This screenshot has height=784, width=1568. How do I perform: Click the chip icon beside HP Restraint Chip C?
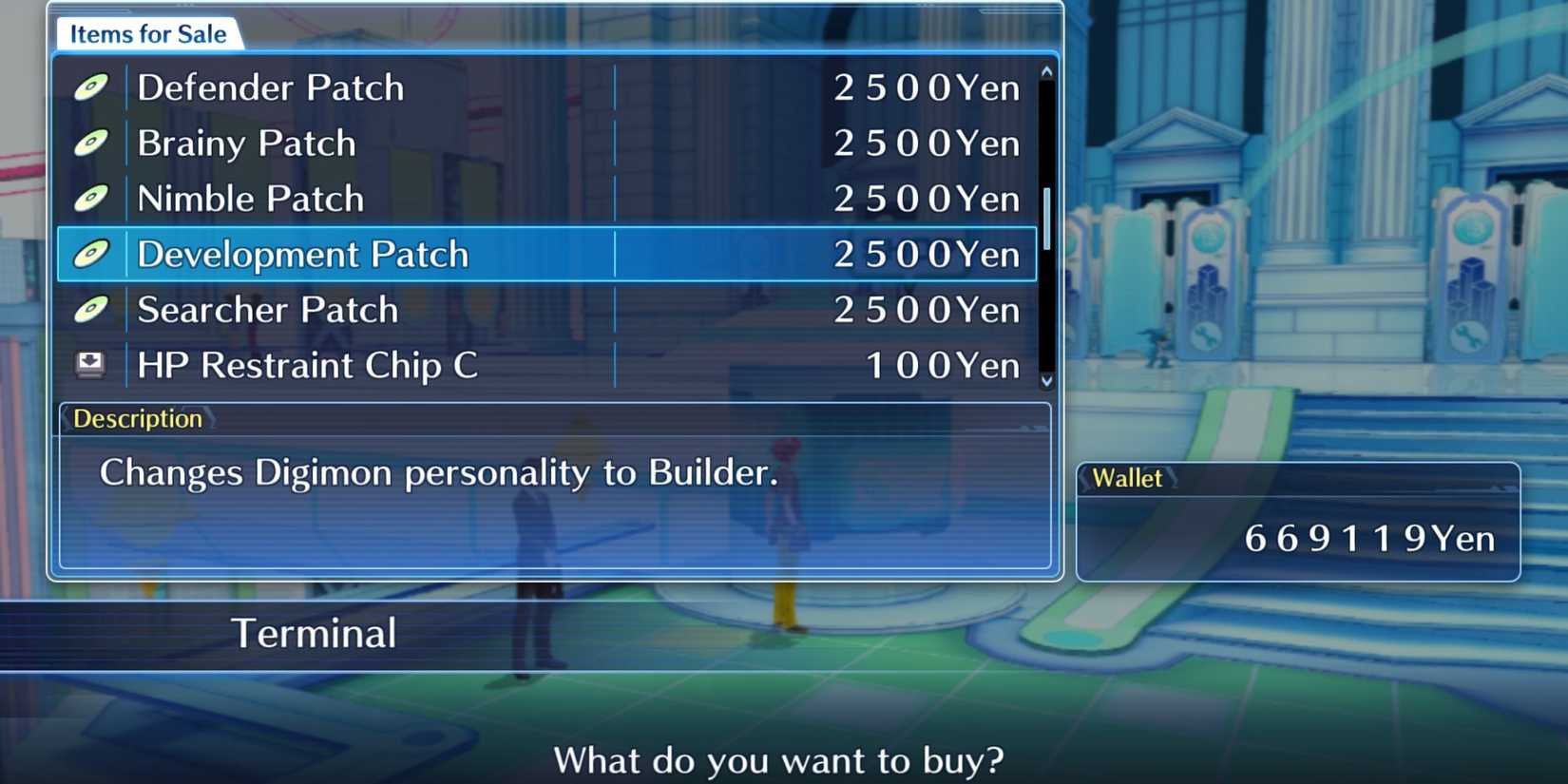pyautogui.click(x=91, y=364)
